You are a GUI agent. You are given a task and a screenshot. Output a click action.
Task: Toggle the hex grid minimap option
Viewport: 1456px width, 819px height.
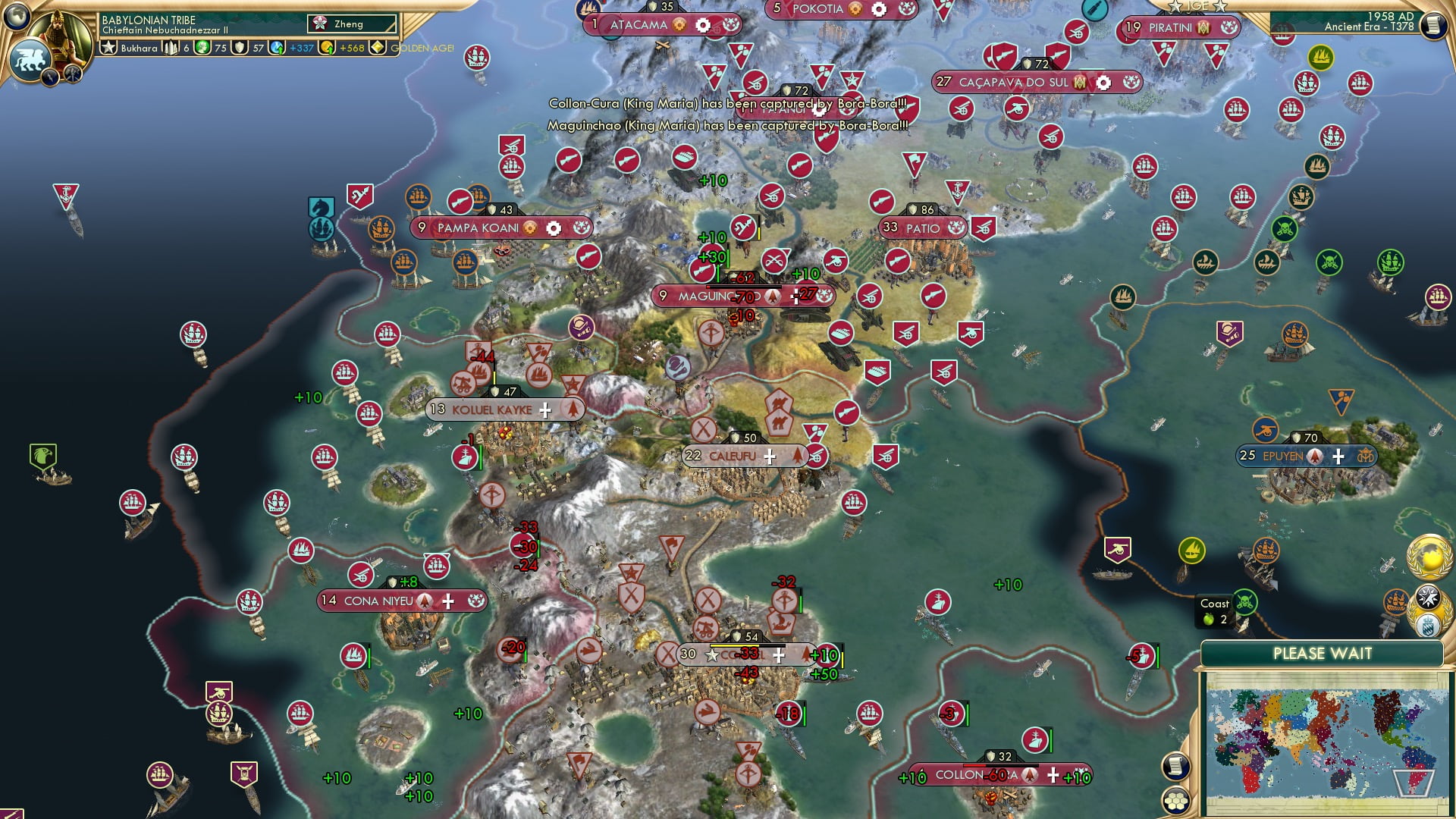click(1175, 800)
